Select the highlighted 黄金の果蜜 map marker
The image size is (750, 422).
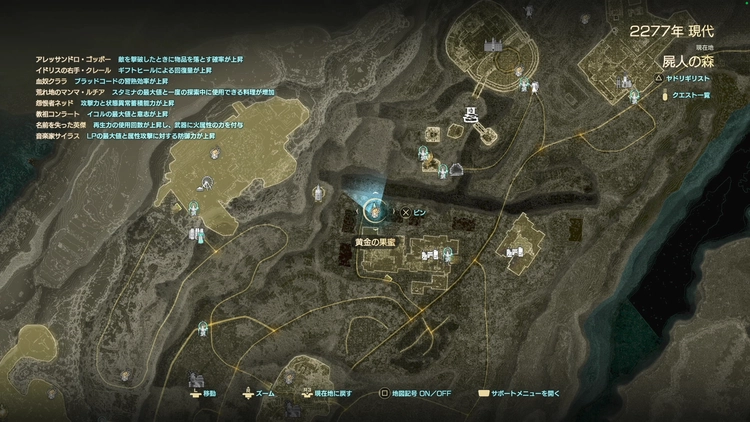[374, 211]
